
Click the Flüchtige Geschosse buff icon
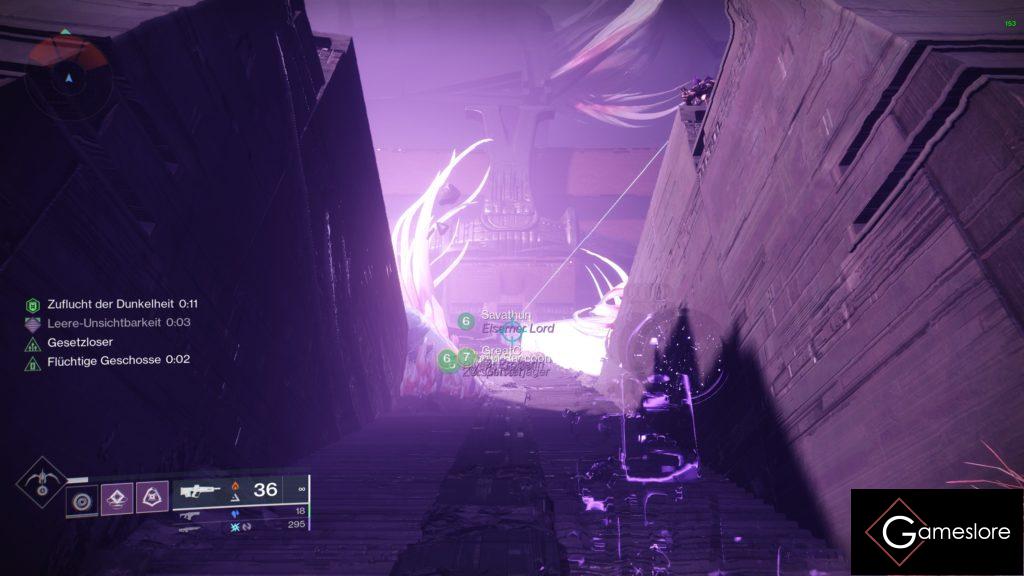point(32,360)
